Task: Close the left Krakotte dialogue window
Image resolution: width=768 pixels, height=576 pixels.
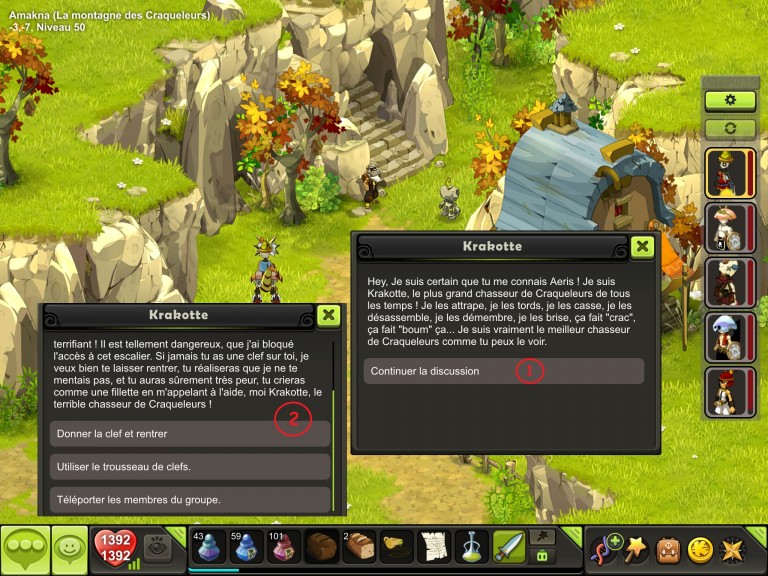Action: [327, 315]
